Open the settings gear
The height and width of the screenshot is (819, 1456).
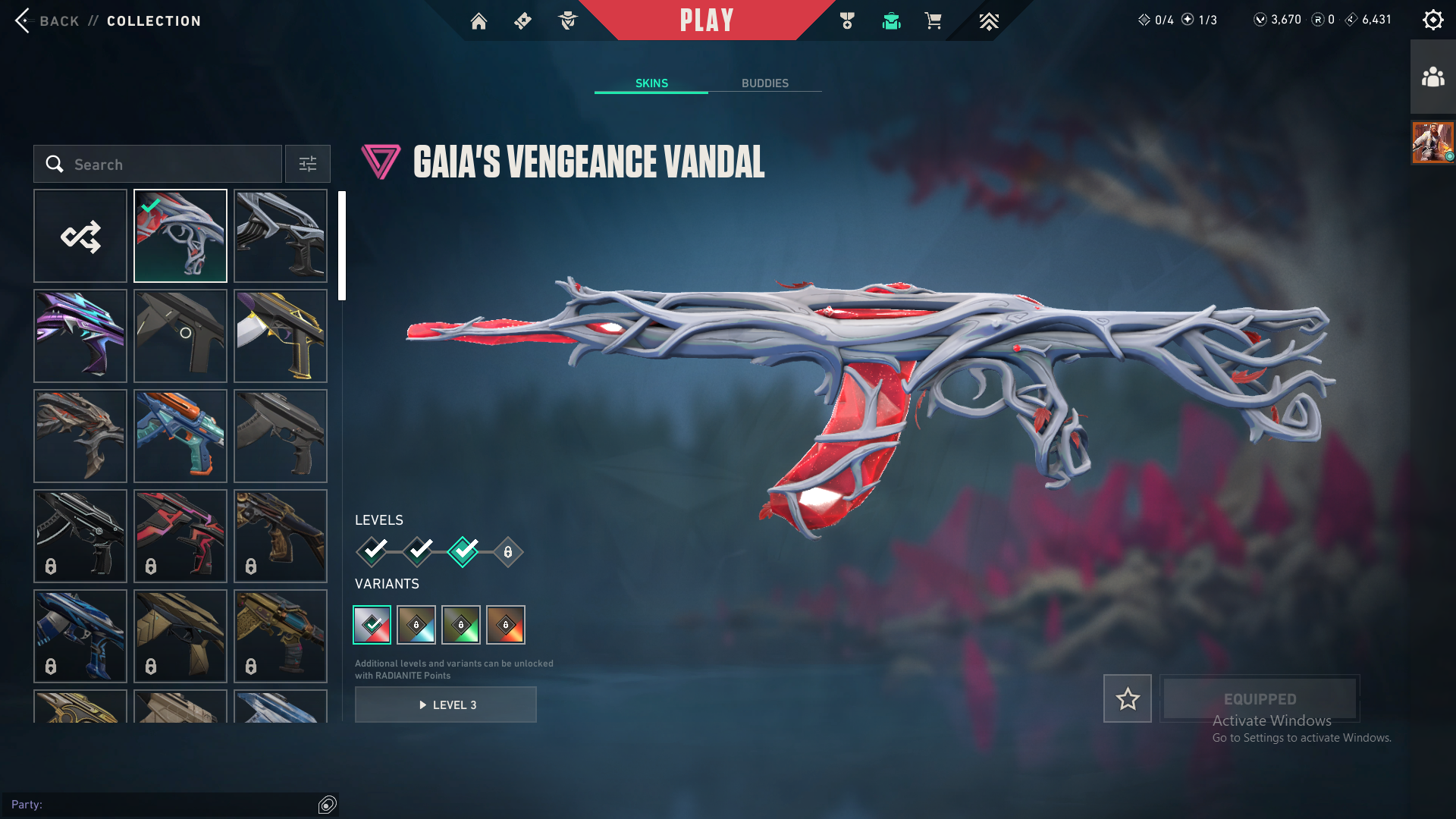pyautogui.click(x=1432, y=20)
